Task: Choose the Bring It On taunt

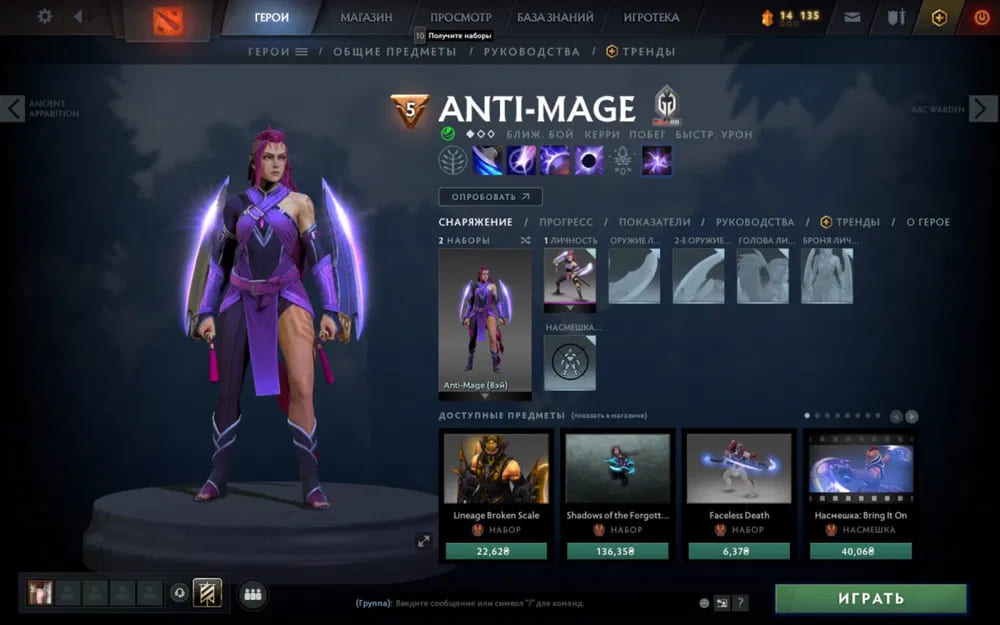Action: pos(861,469)
